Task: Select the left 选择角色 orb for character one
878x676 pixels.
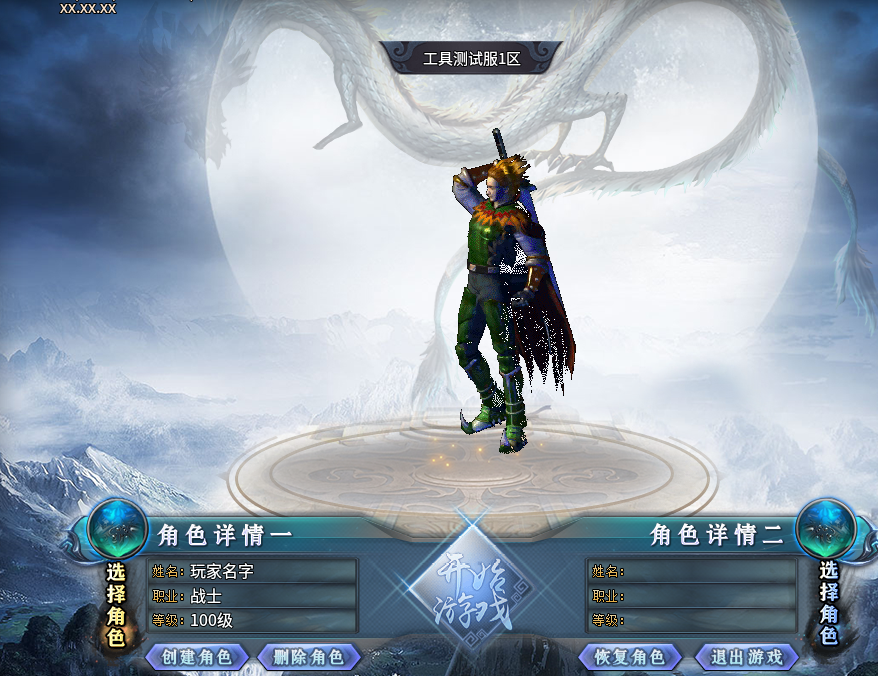Action: pos(117,528)
